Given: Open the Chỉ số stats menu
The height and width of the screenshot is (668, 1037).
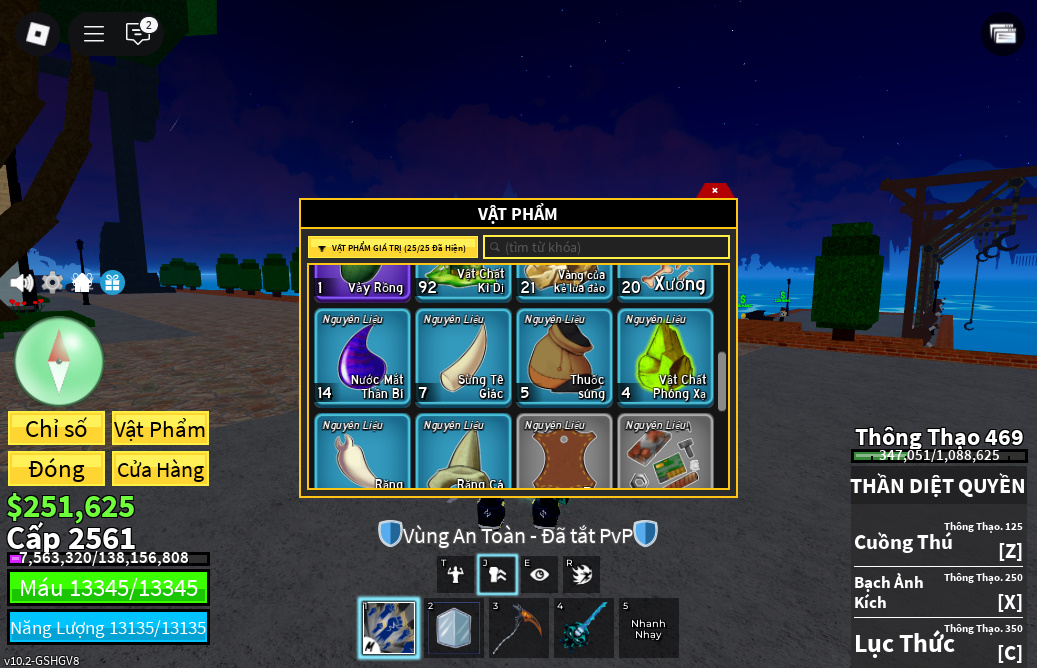Looking at the screenshot, I should pos(56,429).
